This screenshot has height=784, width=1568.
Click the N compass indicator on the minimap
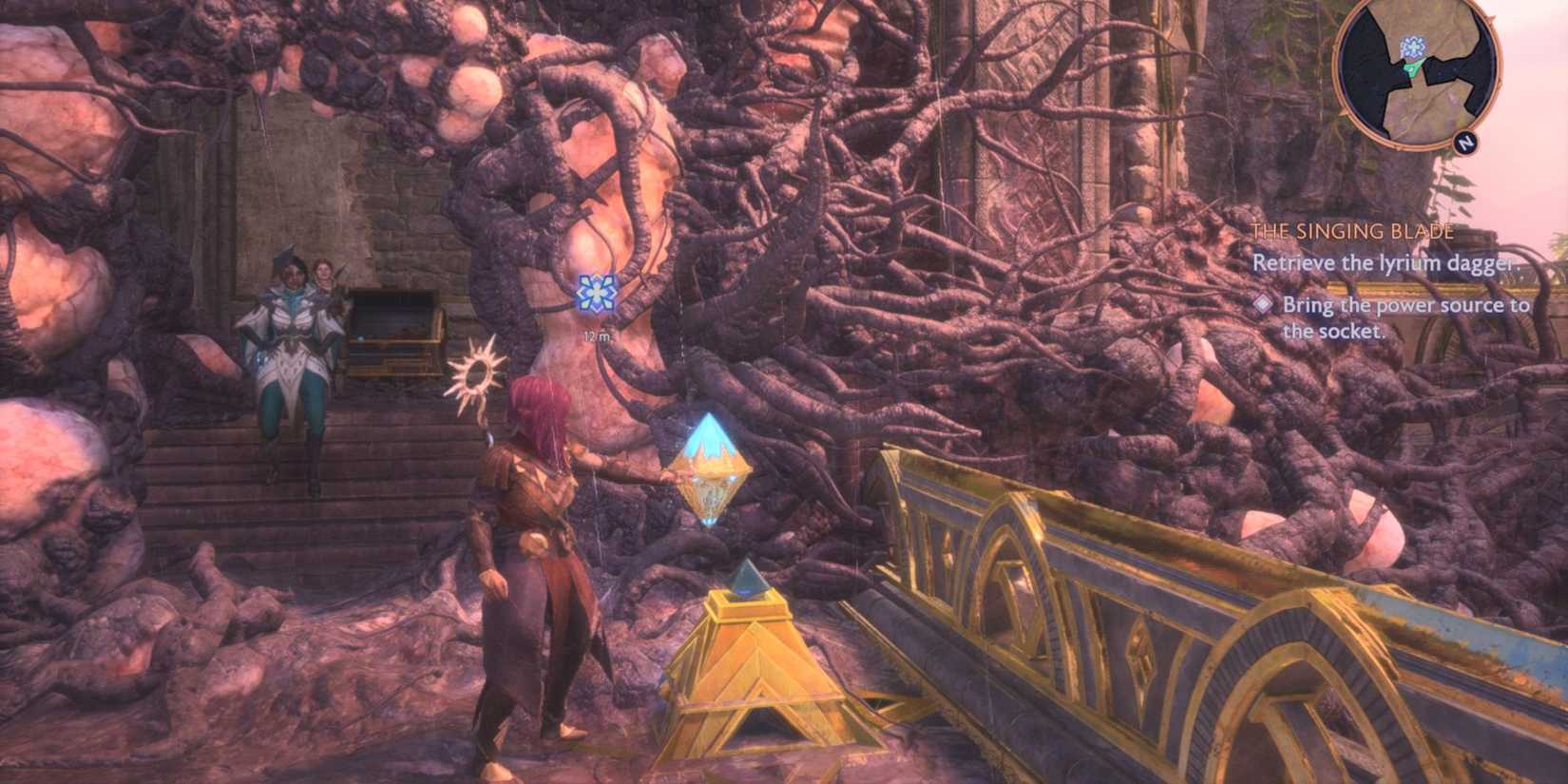1466,143
